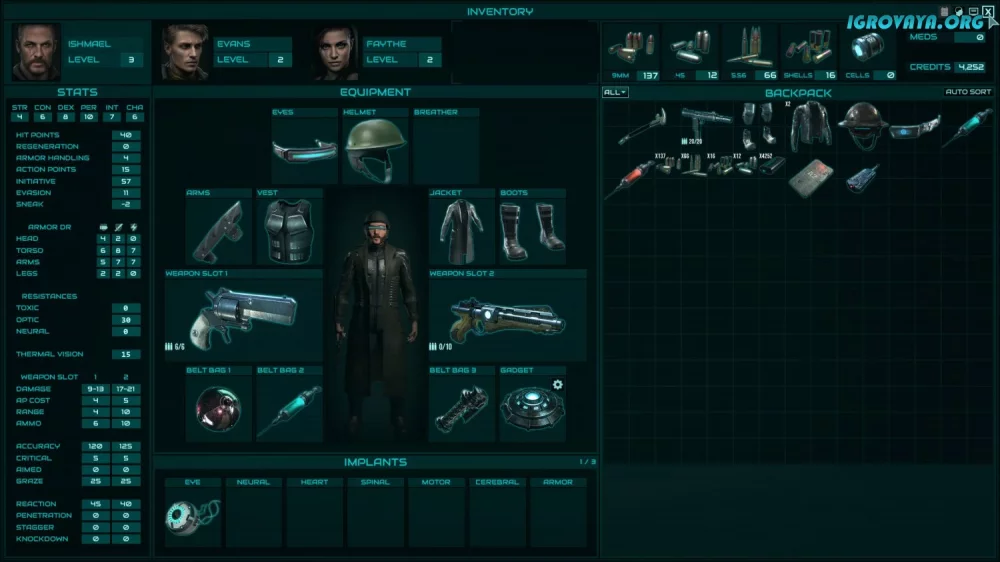The height and width of the screenshot is (562, 1000).
Task: Auto sort the backpack
Action: pyautogui.click(x=969, y=92)
